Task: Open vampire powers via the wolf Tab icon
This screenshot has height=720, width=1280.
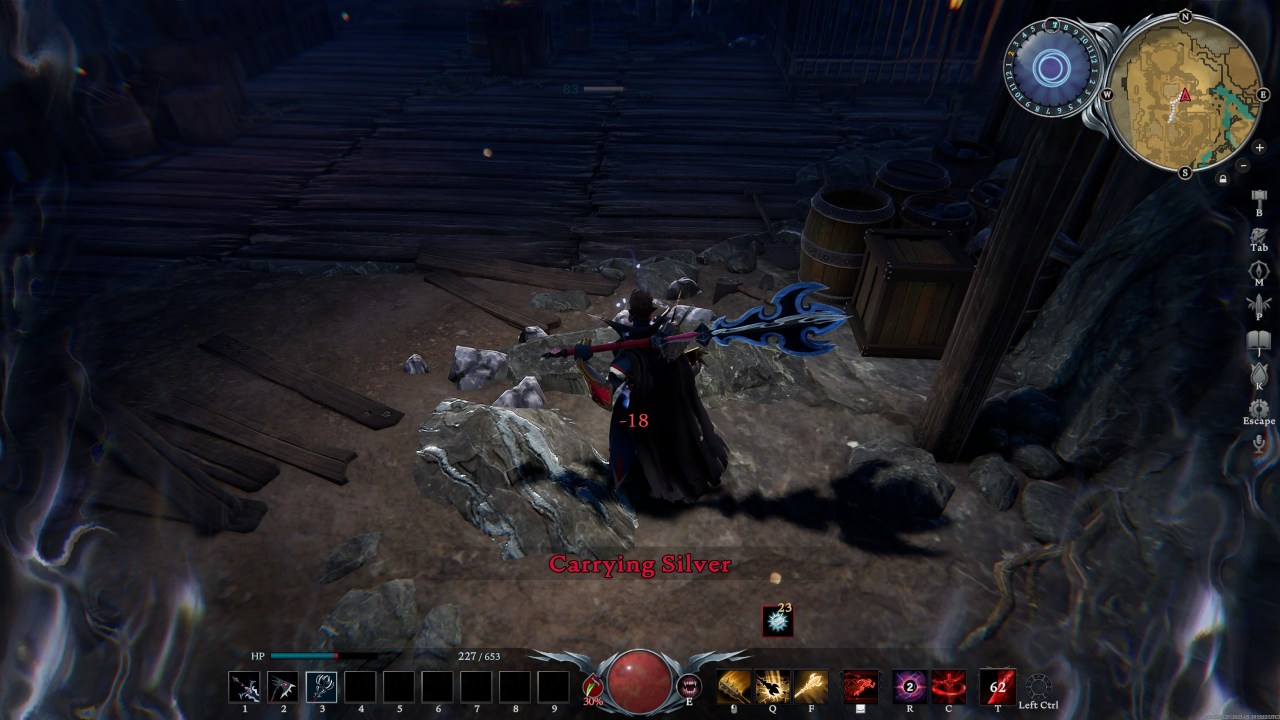Action: coord(1259,236)
